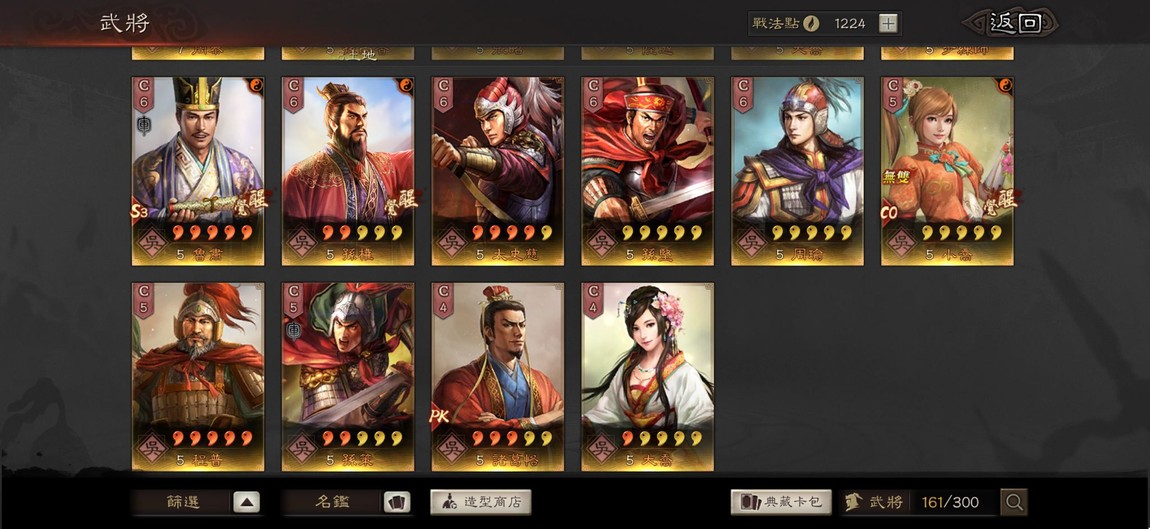Image resolution: width=1150 pixels, height=529 pixels.
Task: Pick the 小喬 general card
Action: (x=947, y=170)
